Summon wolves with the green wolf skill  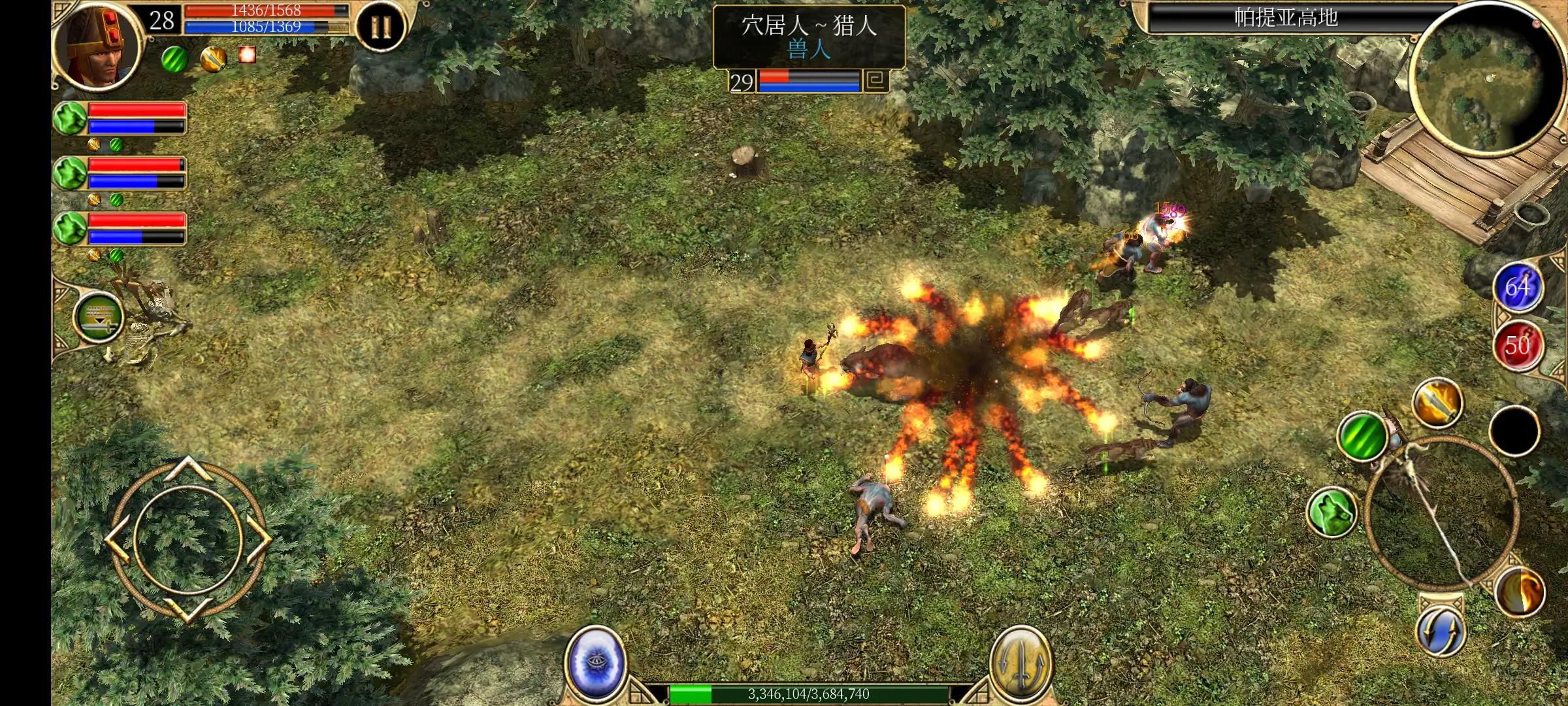[1332, 512]
